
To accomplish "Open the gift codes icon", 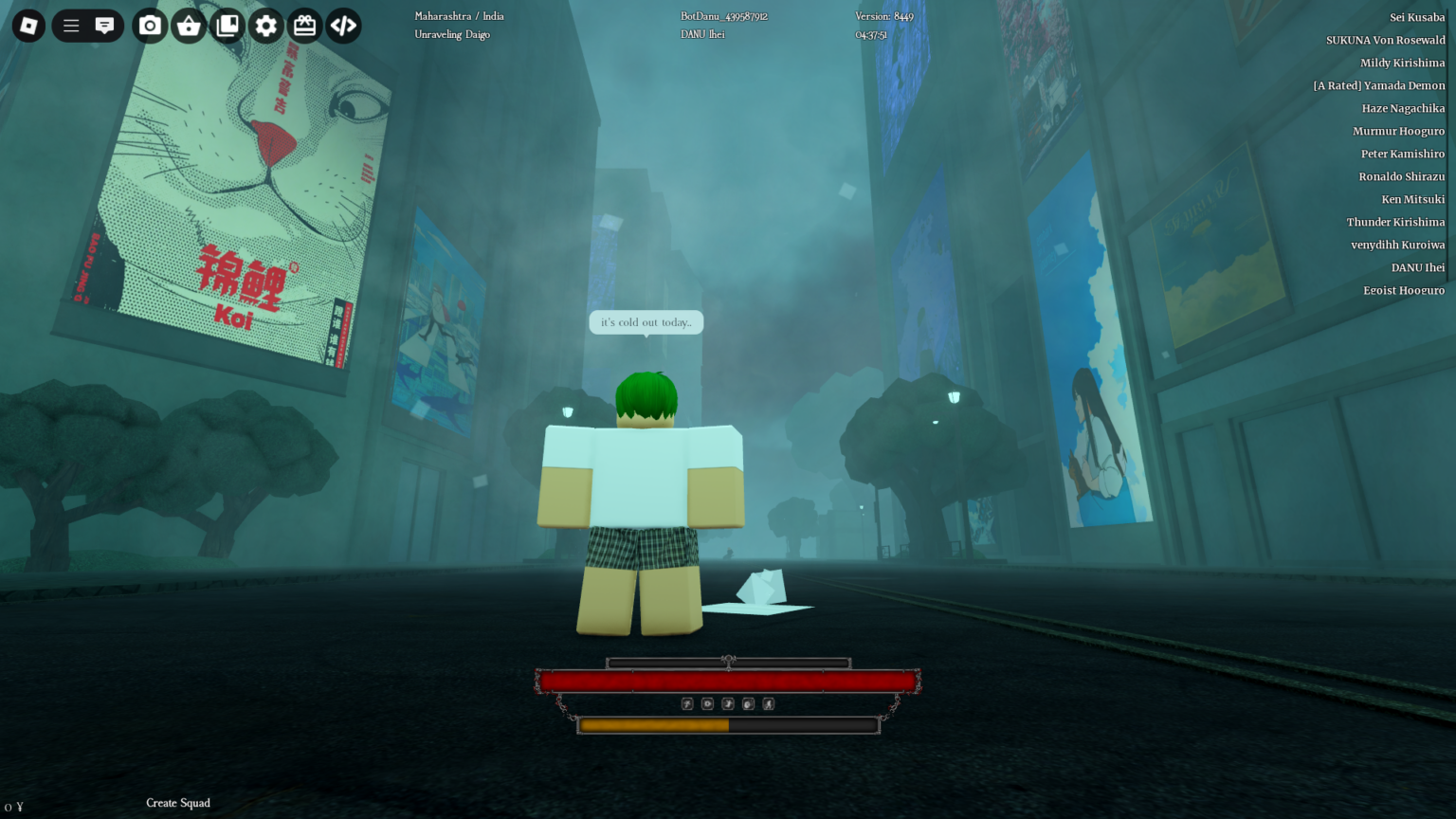I will [304, 26].
